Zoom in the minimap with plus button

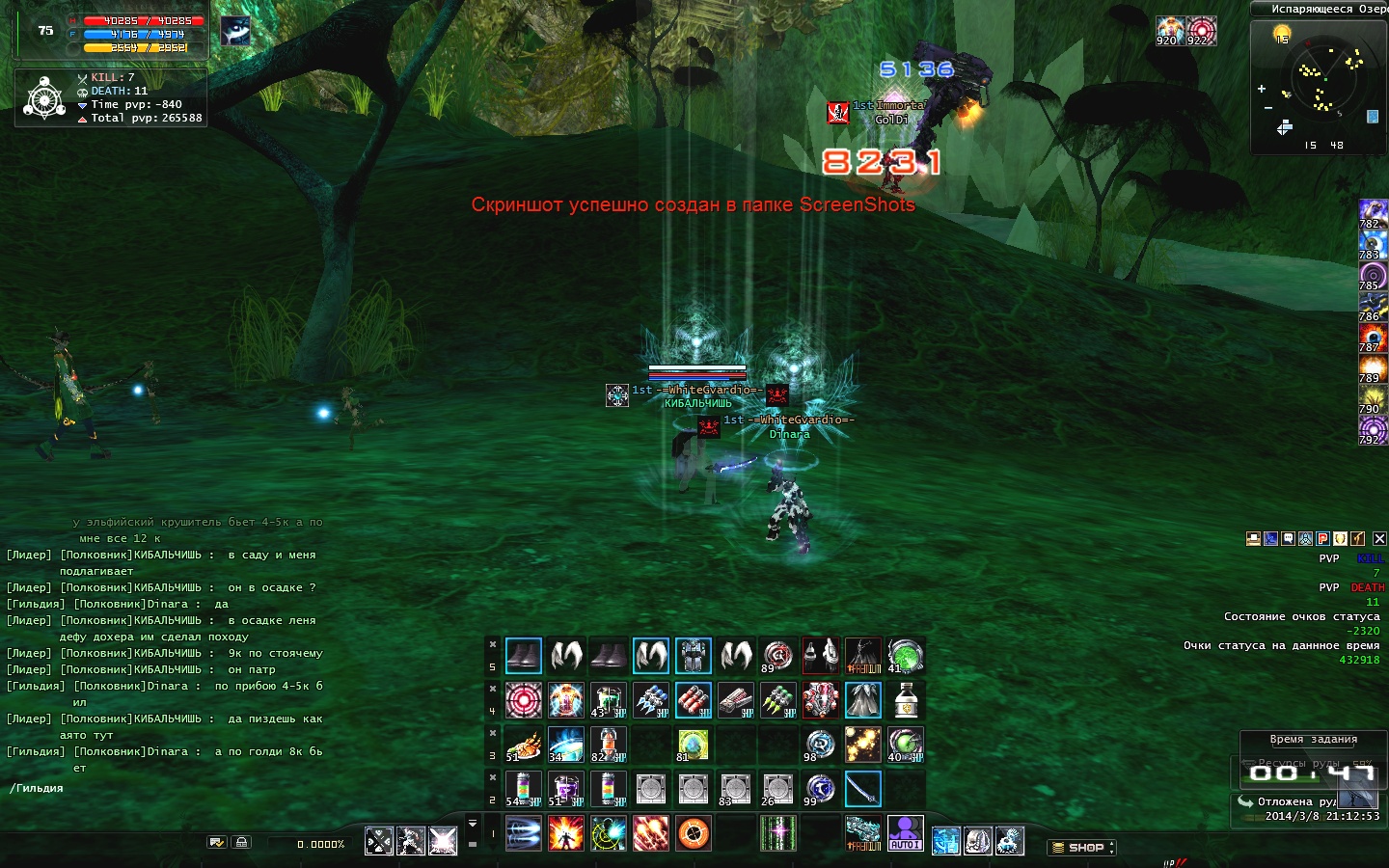1262,89
